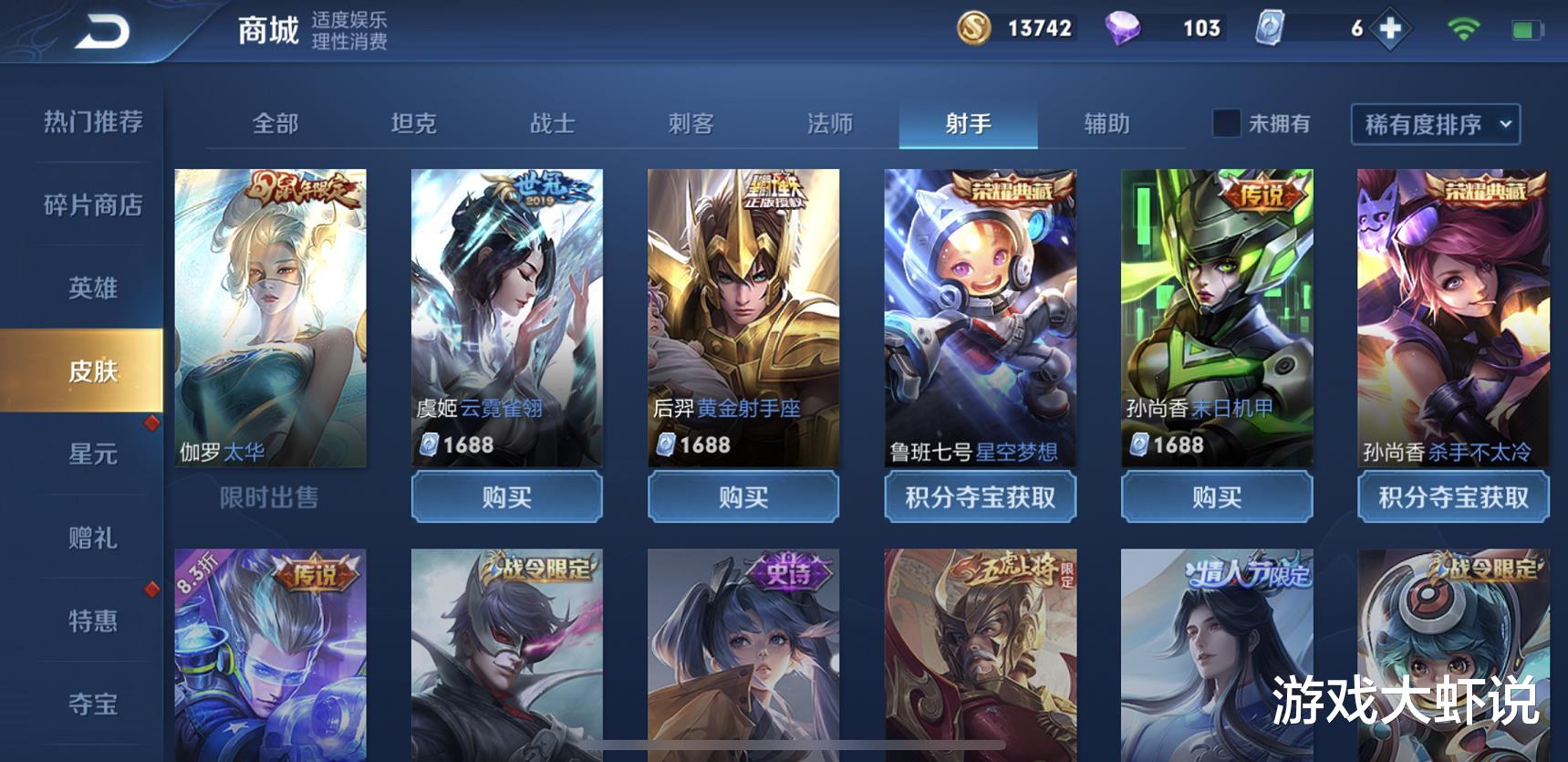Switch to 星元 section in sidebar
The image size is (1568, 762).
pos(91,454)
